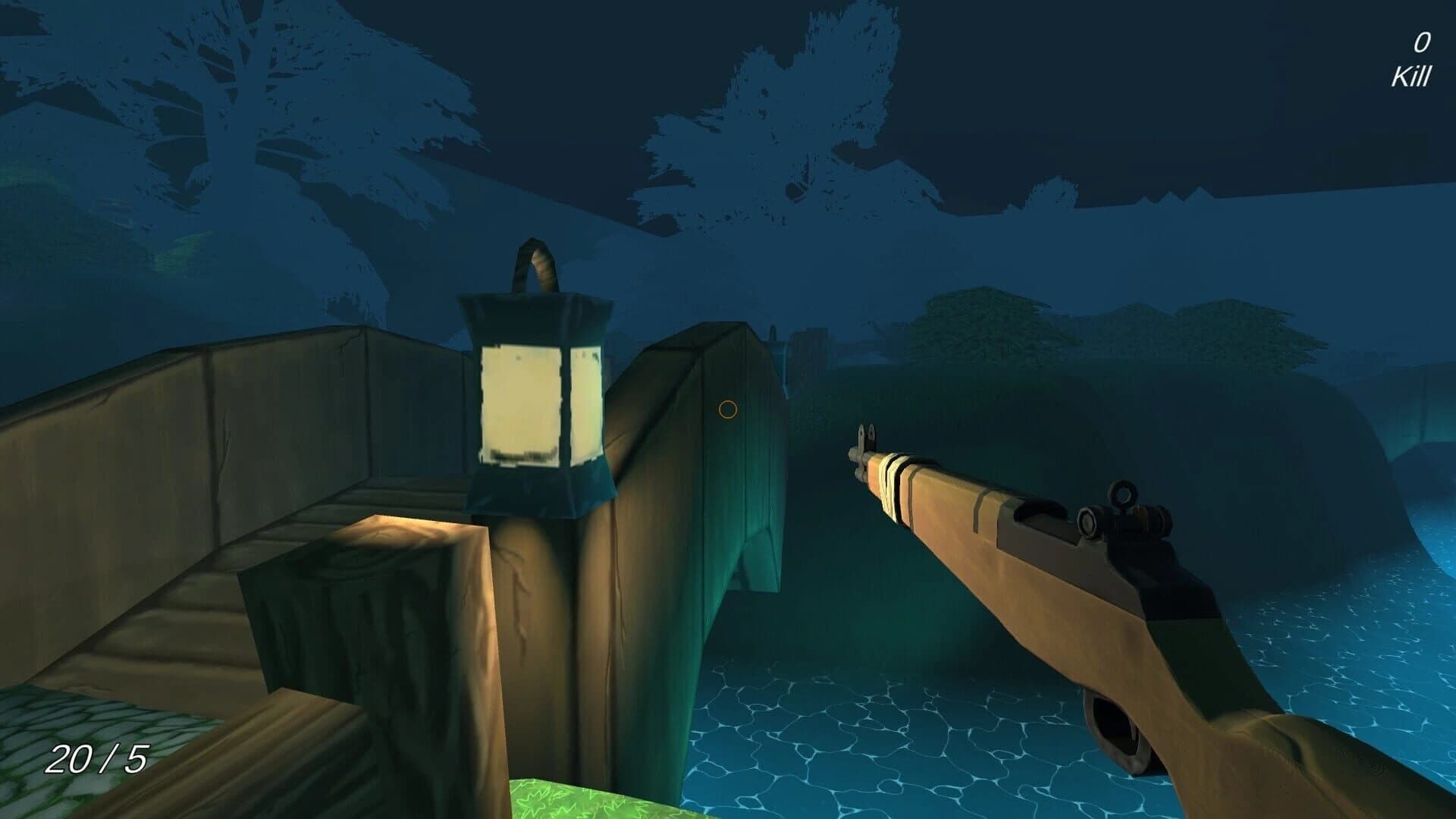The image size is (1456, 819).
Task: Click the 'Kill' text label
Action: [x=1411, y=76]
